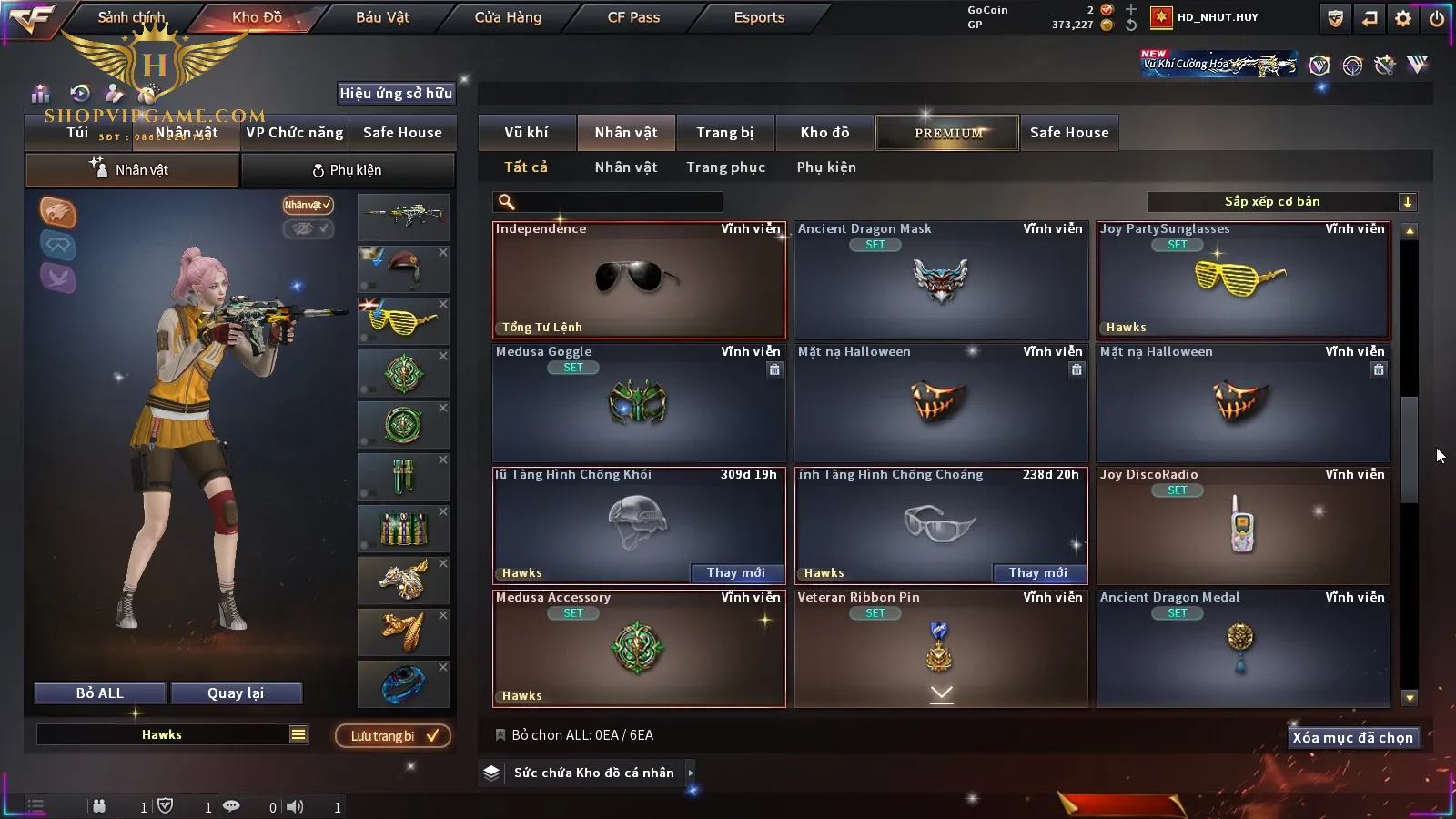The image size is (1456, 819).
Task: Filter by Trang phục subcategory
Action: click(725, 167)
